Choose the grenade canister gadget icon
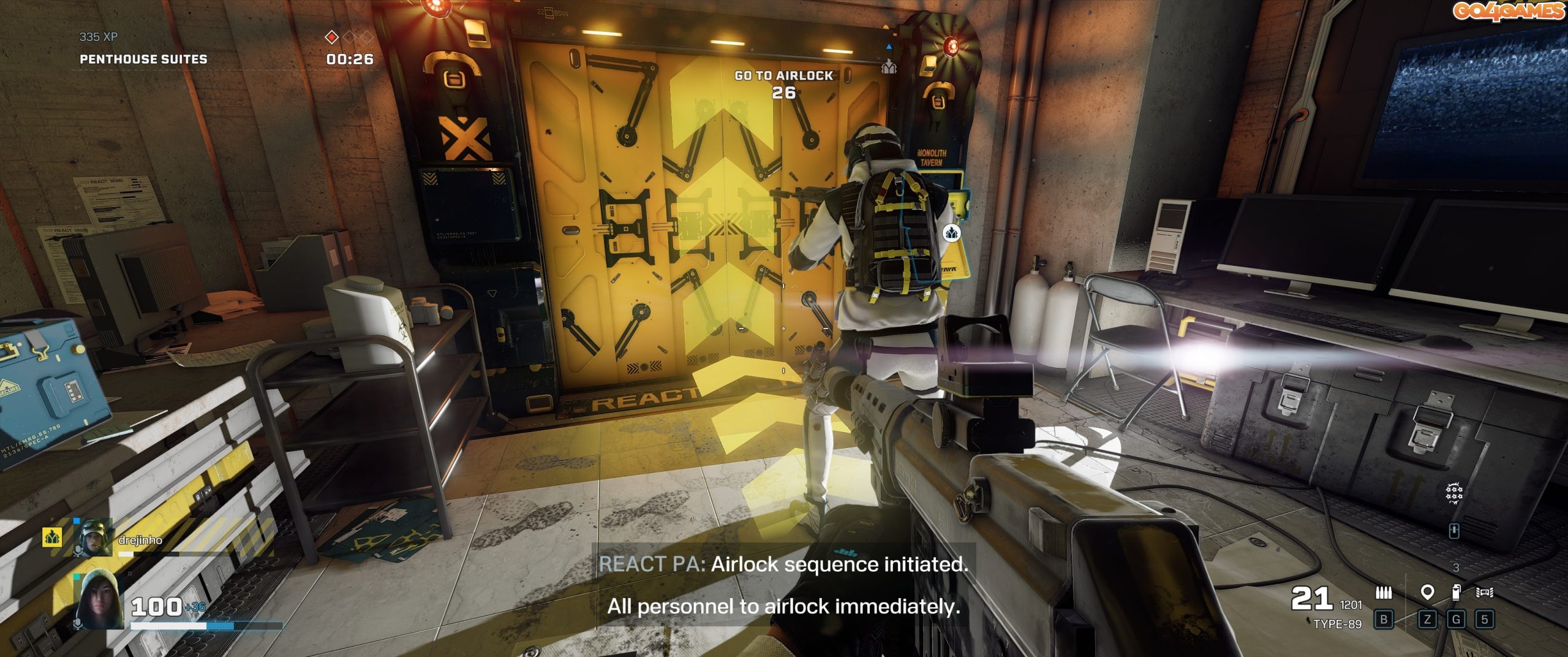This screenshot has height=657, width=1568. click(1456, 593)
